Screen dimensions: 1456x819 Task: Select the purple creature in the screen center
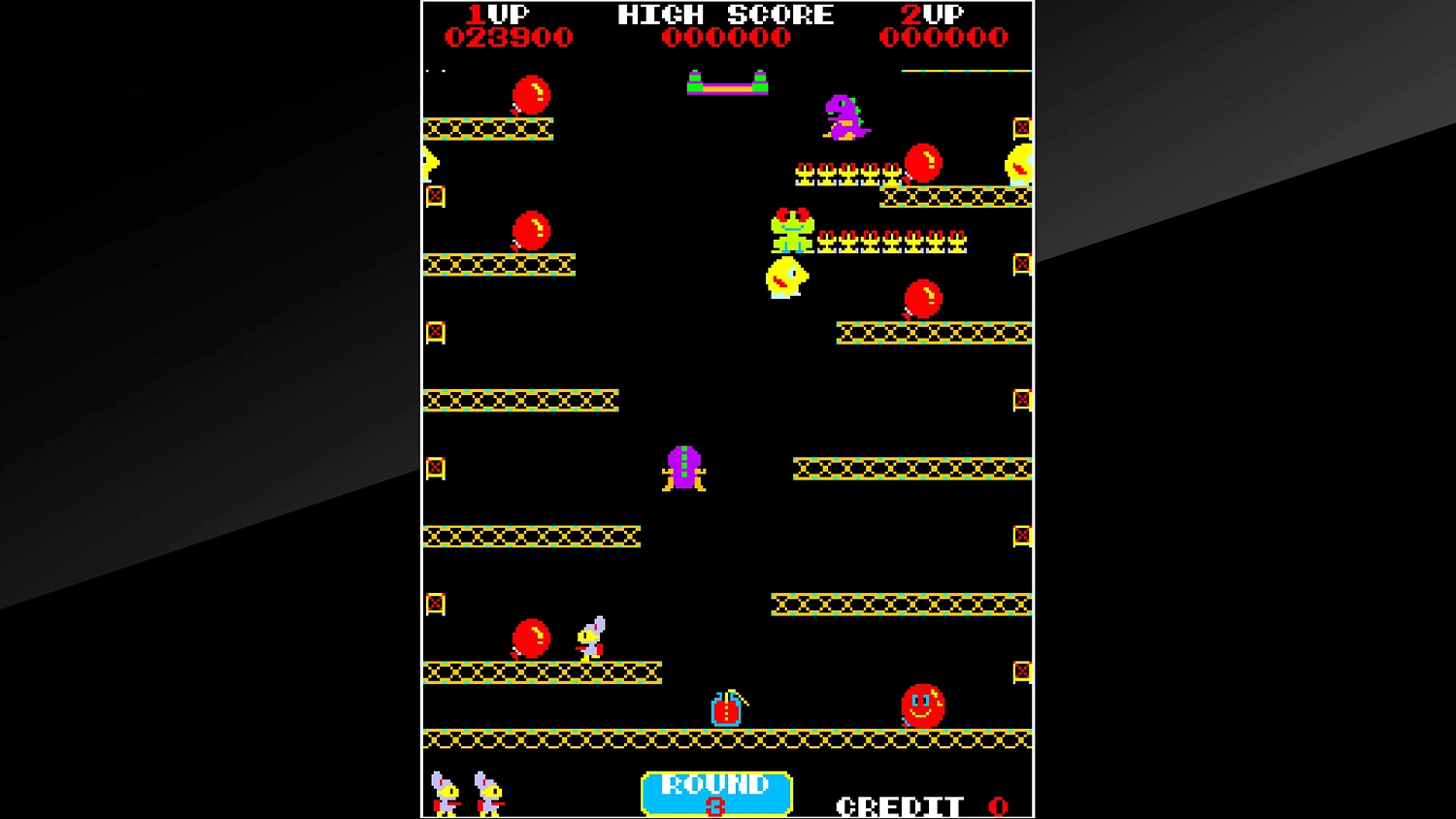point(684,468)
